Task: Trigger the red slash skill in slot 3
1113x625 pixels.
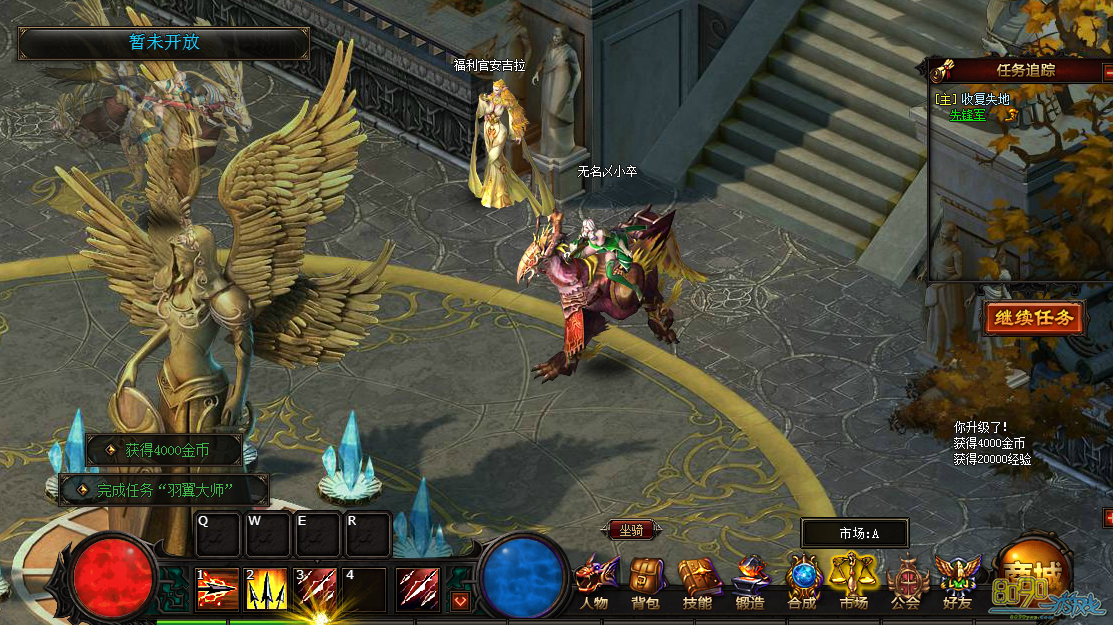Action: pyautogui.click(x=316, y=589)
